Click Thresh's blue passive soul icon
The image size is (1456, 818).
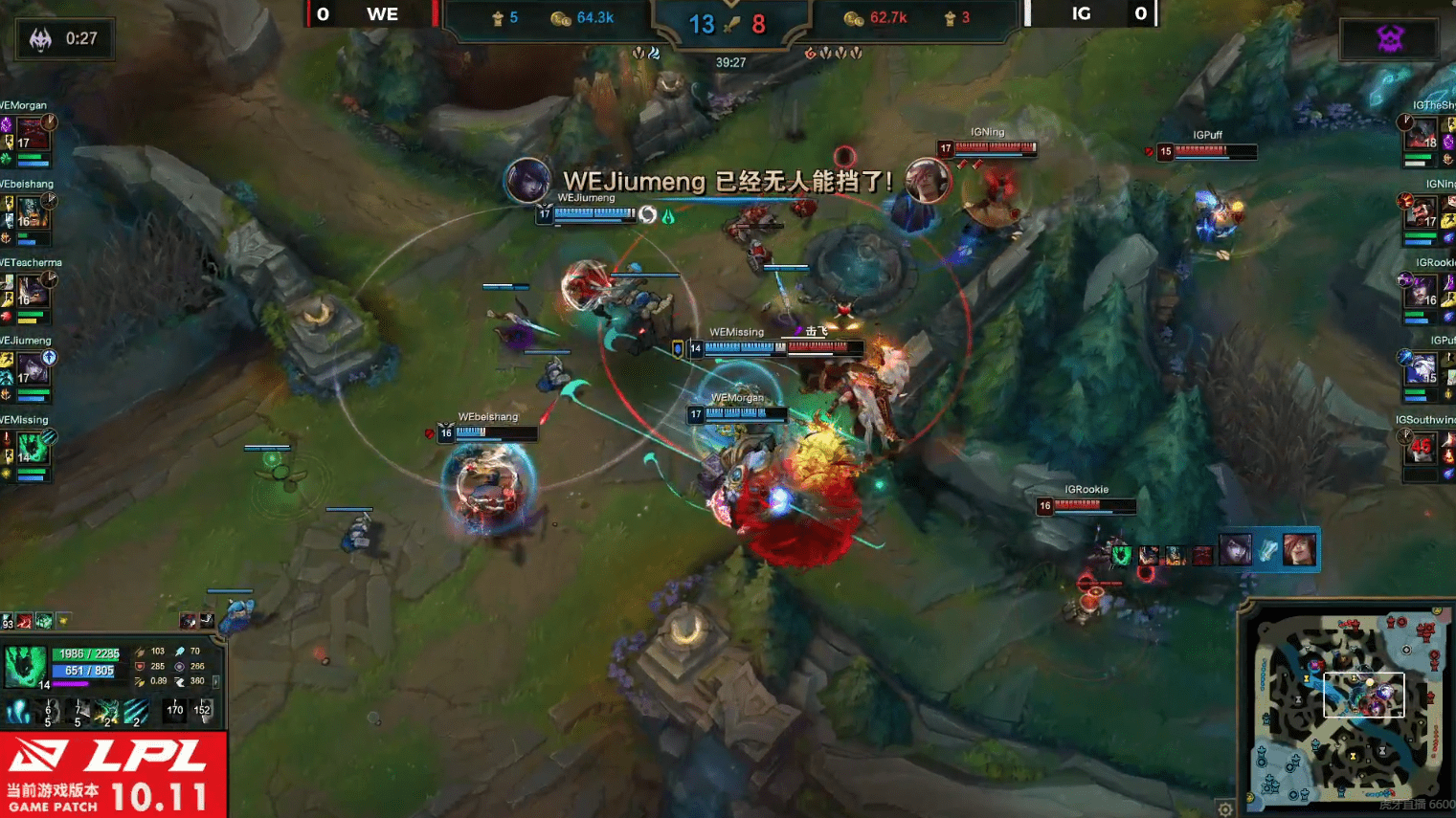click(19, 711)
